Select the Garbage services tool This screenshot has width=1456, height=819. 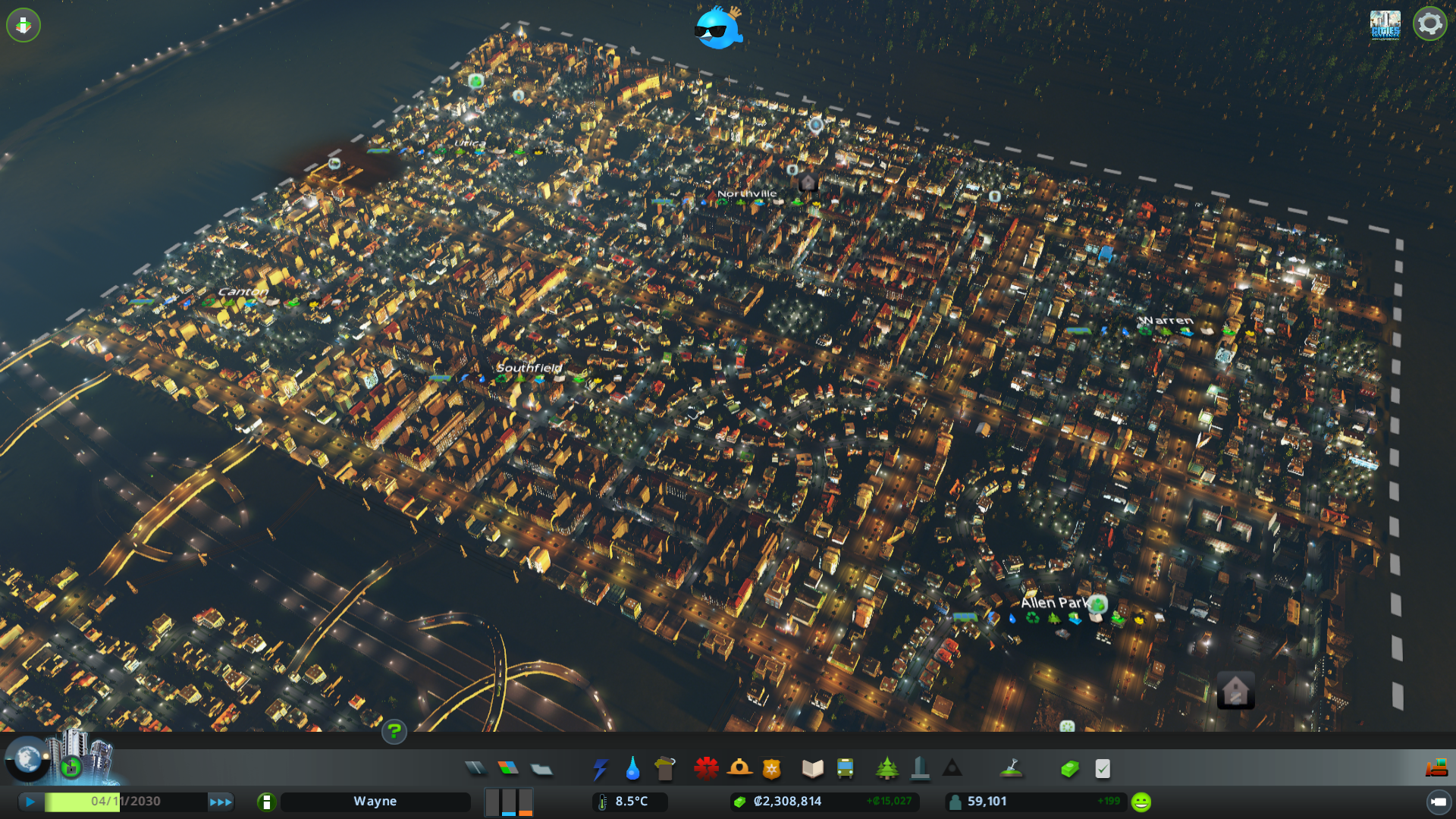665,768
